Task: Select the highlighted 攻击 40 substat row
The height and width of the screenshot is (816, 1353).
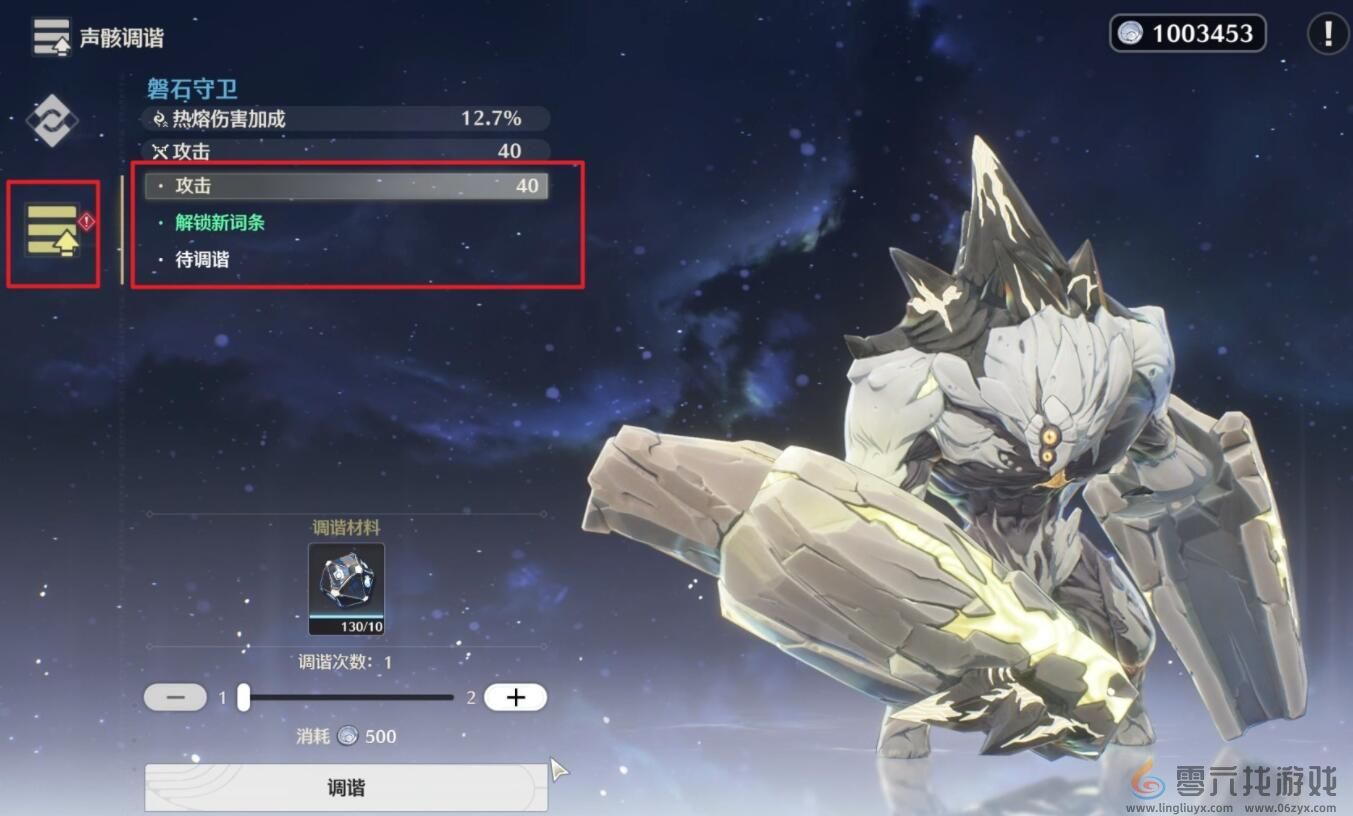Action: point(346,186)
